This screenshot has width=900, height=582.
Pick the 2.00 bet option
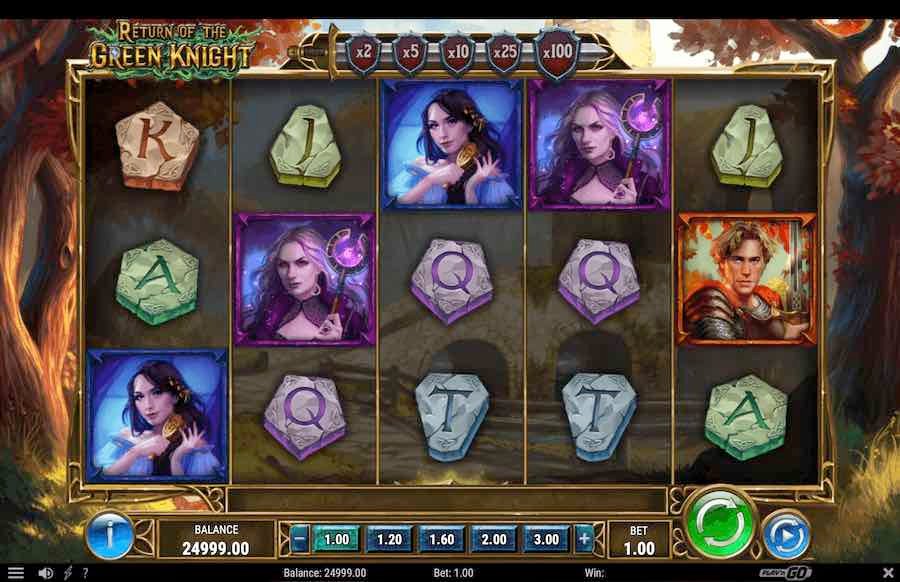point(493,539)
